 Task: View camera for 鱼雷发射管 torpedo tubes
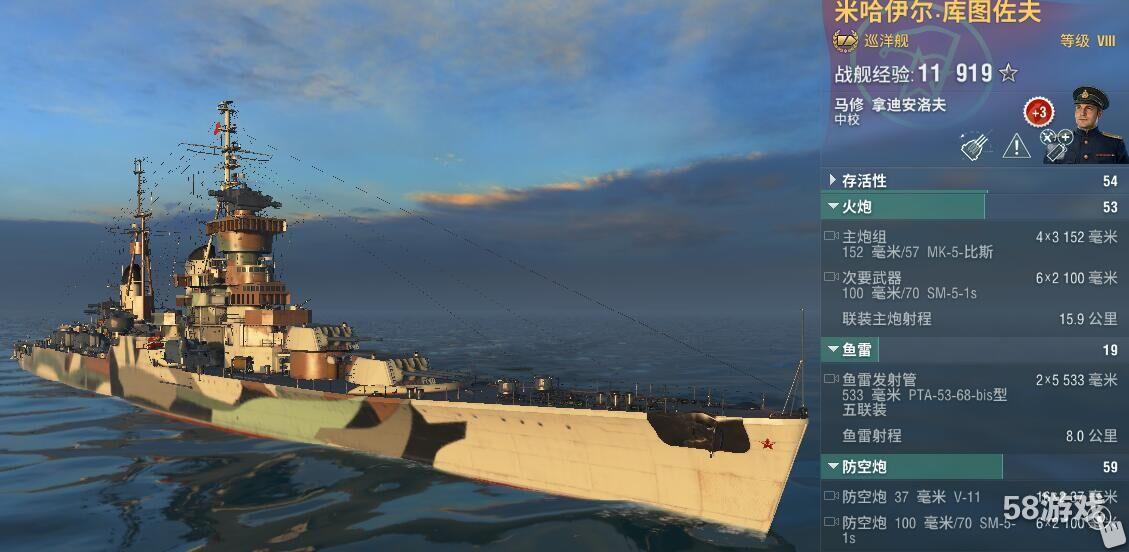(831, 380)
